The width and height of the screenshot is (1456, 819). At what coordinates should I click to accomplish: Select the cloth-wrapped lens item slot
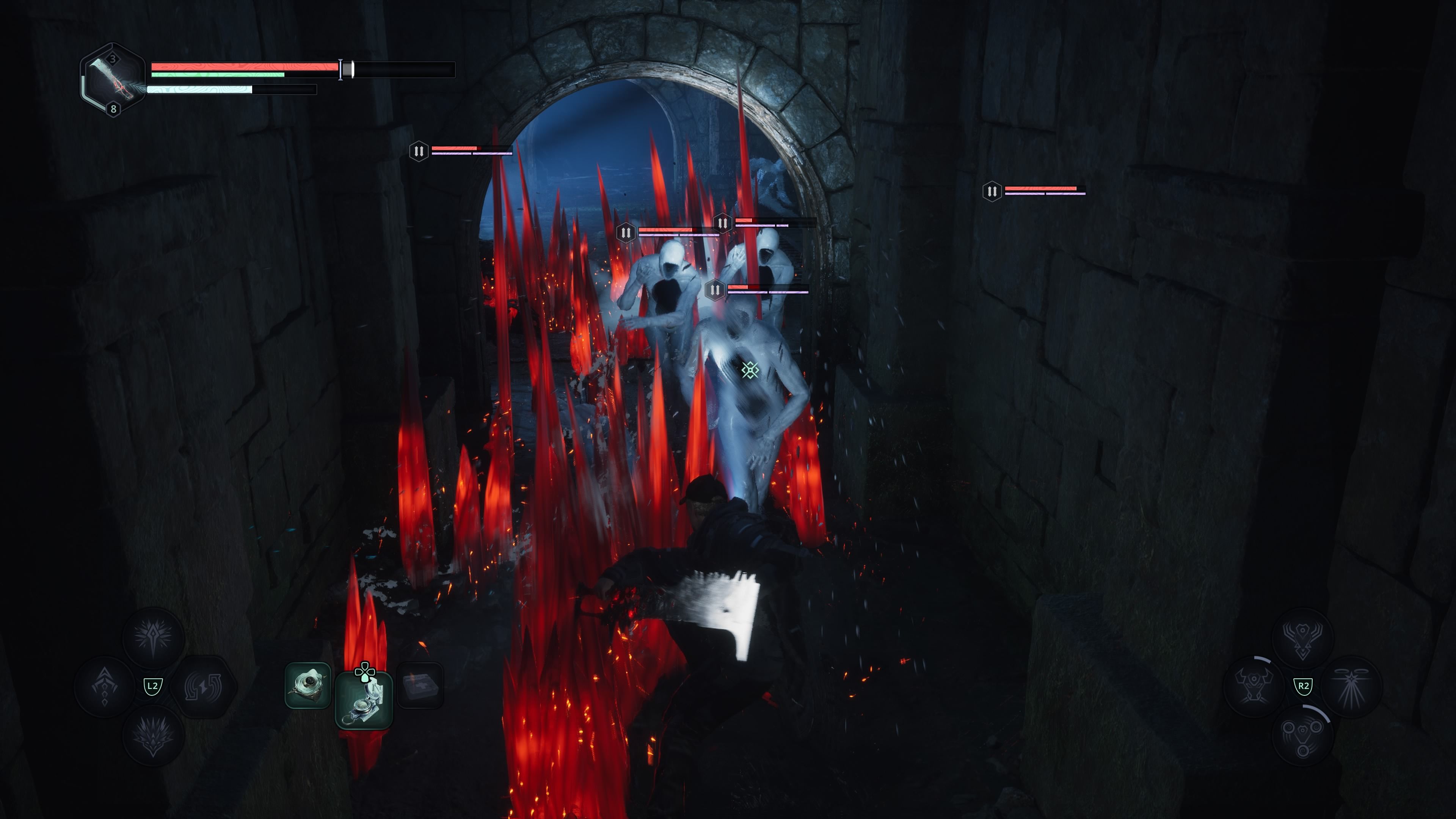point(308,686)
